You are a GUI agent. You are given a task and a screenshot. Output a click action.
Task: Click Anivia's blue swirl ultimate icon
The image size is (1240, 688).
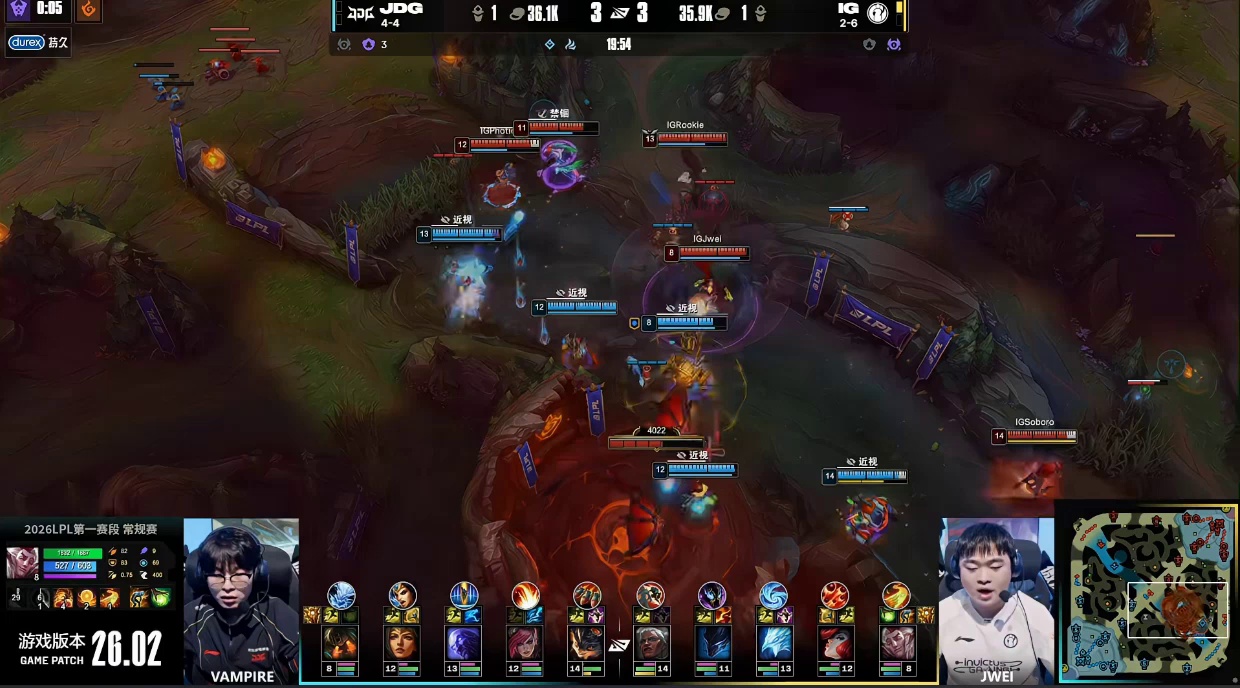pos(774,595)
